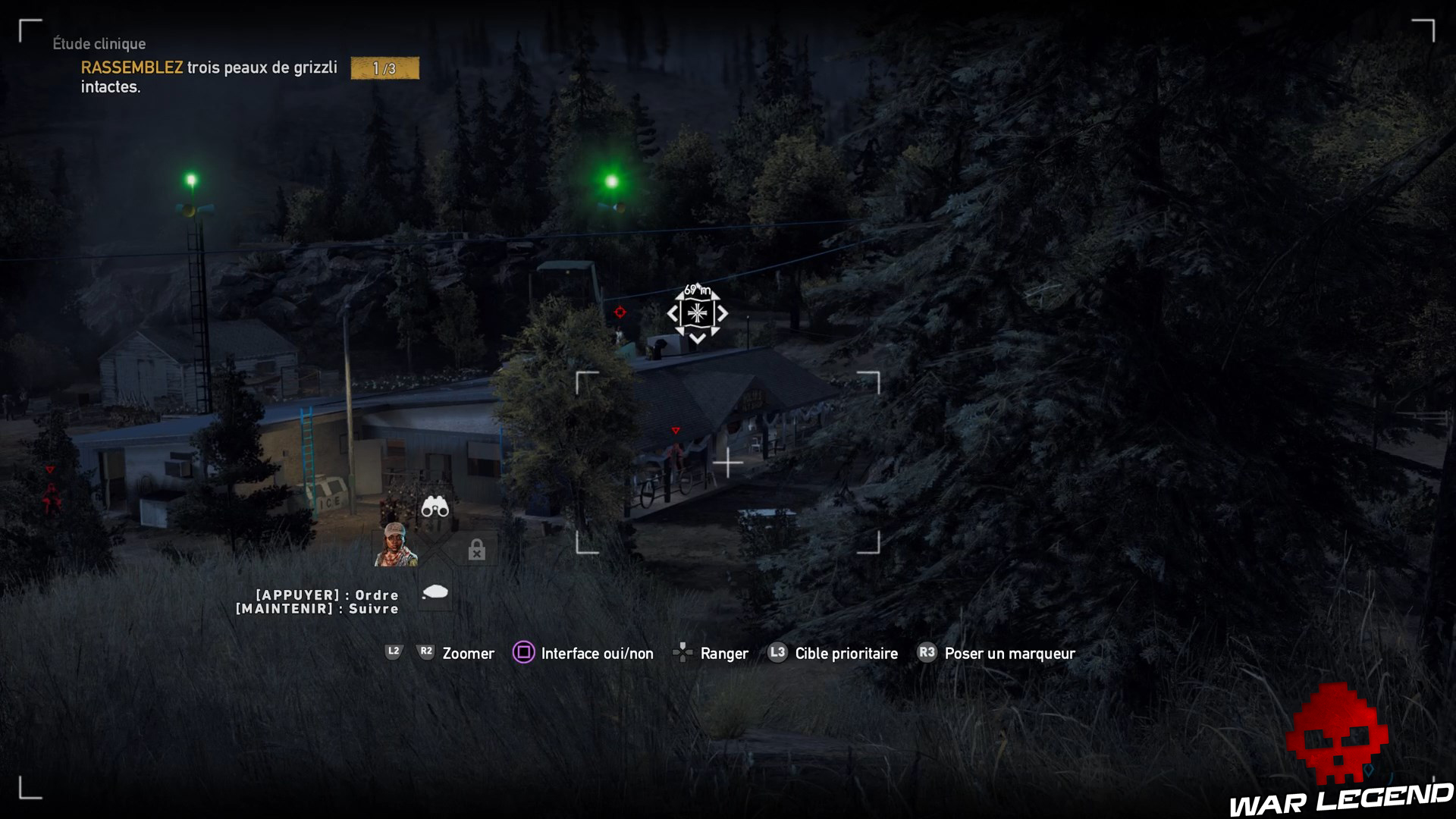Image resolution: width=1456 pixels, height=819 pixels.
Task: Open the Étude clinique mission title
Action: pos(99,44)
